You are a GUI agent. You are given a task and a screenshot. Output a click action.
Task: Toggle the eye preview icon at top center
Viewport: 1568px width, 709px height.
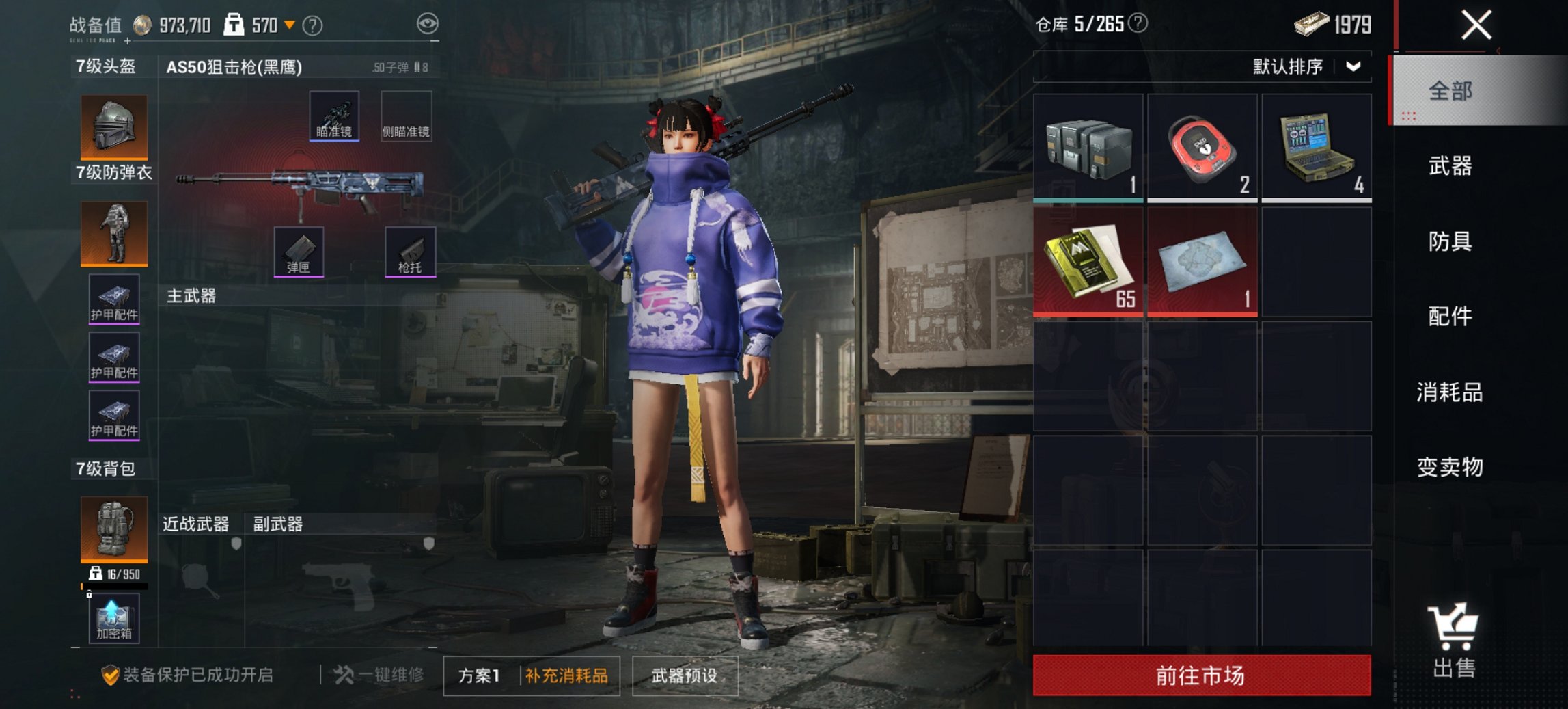[x=429, y=22]
